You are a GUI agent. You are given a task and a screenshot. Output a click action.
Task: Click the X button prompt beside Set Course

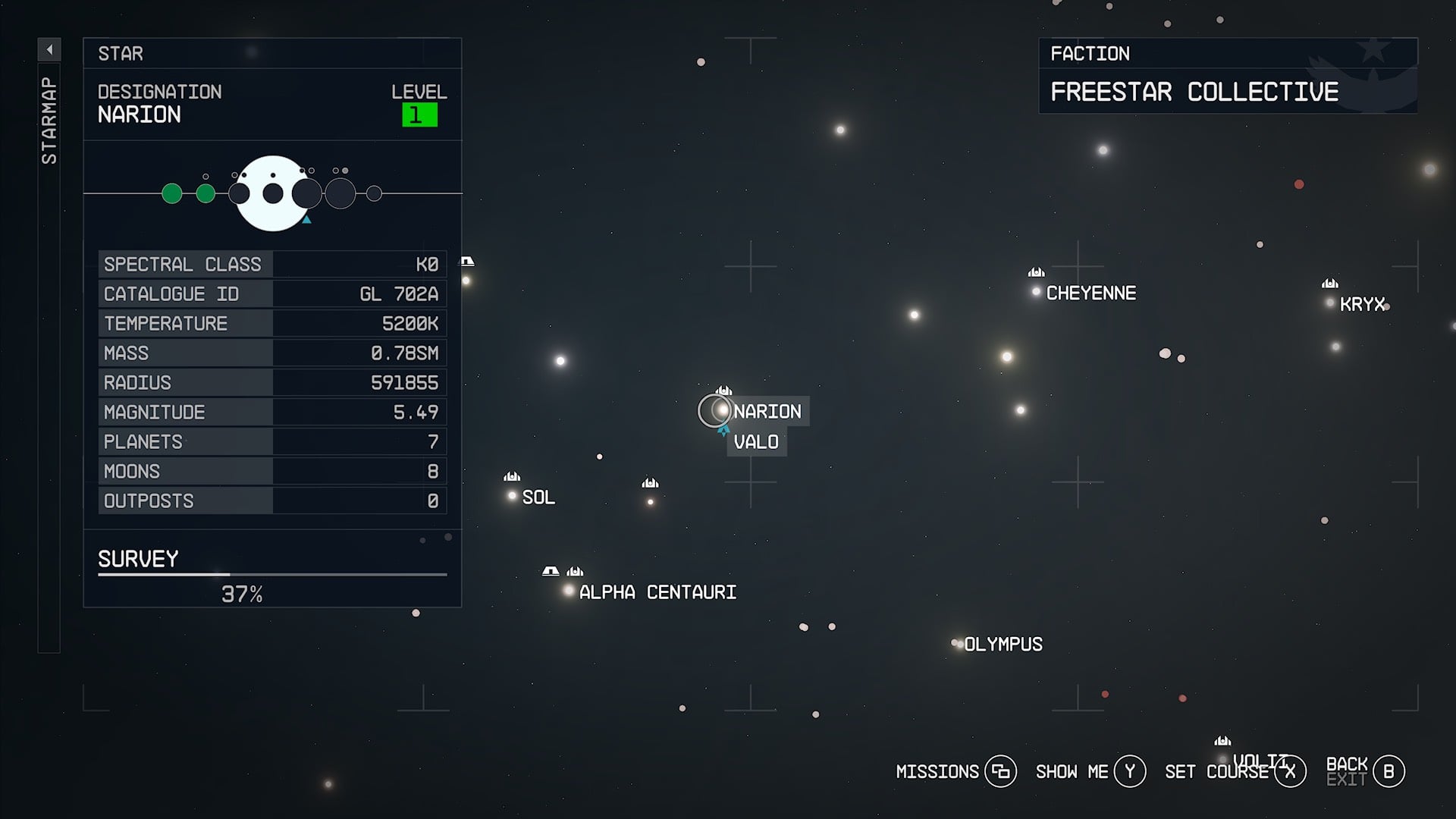[x=1289, y=771]
